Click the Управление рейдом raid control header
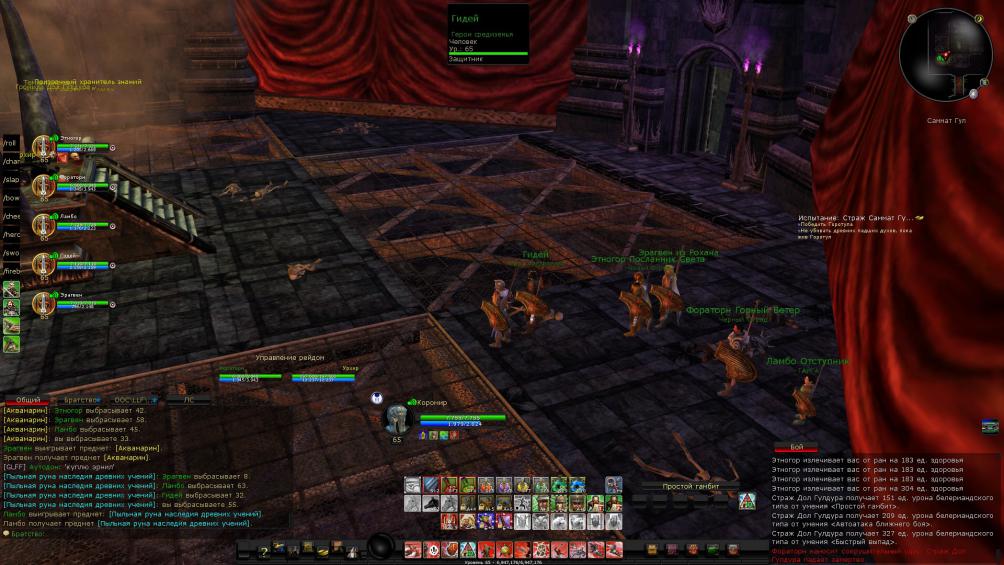 click(289, 358)
